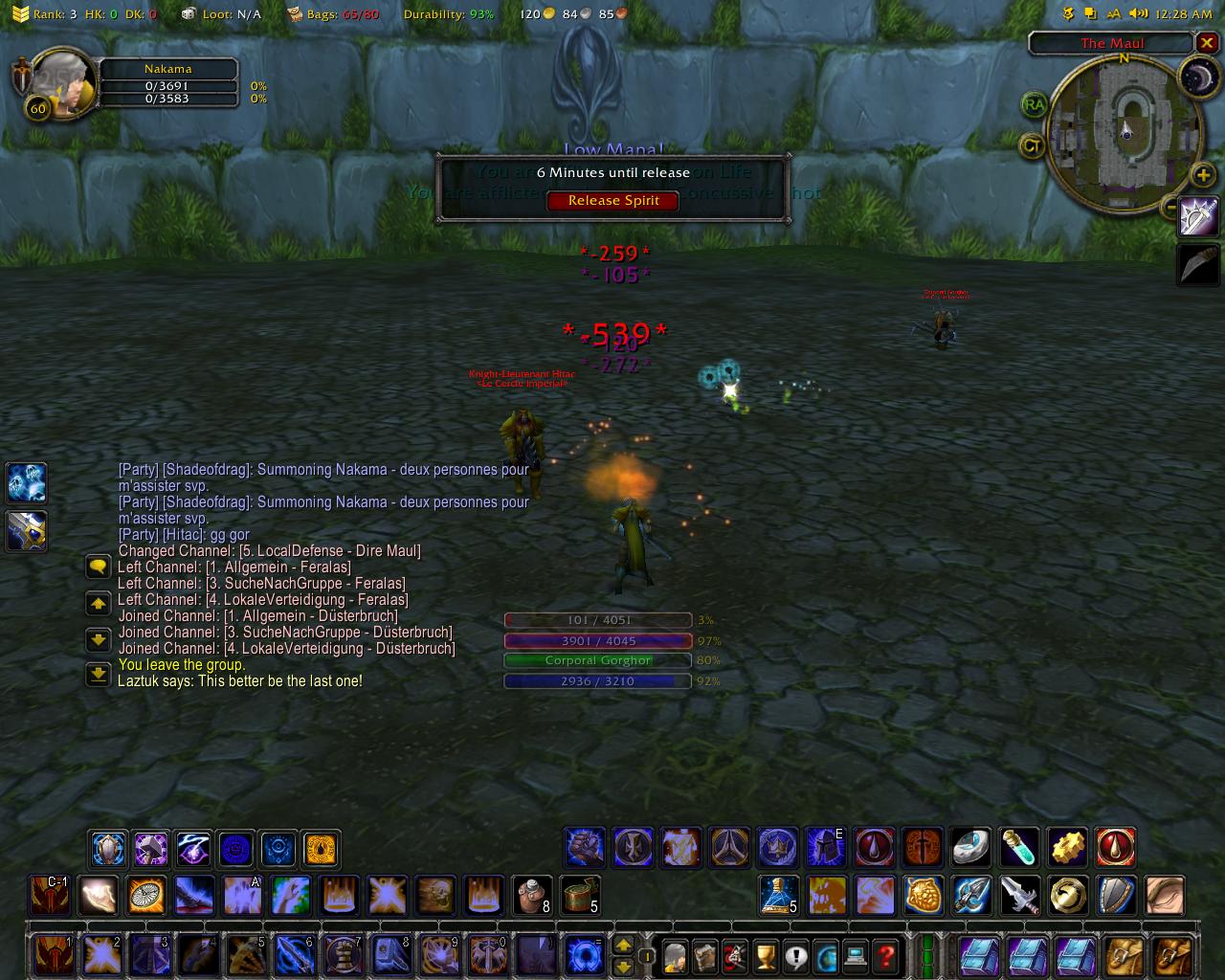Zoom in the minimap with the plus button

coord(1203,174)
